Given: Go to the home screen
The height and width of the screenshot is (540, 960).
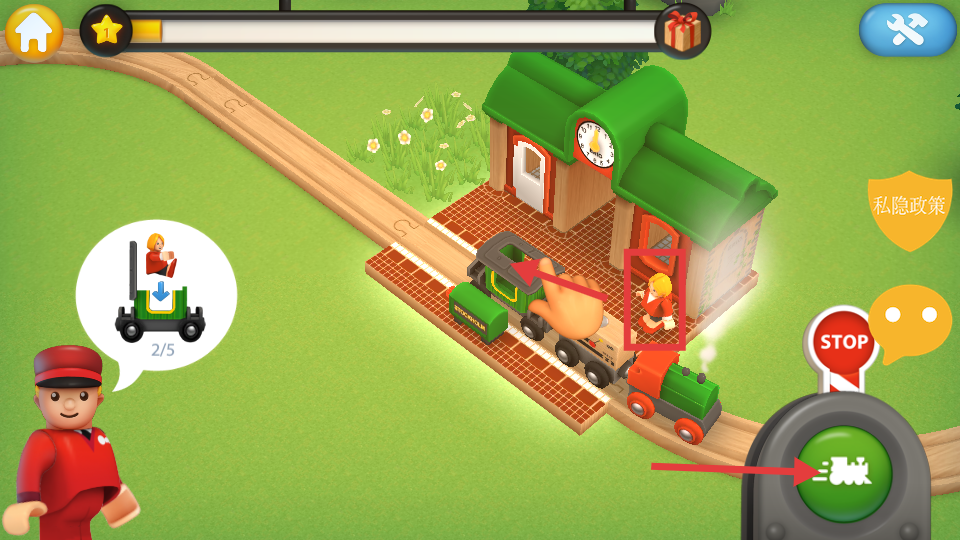Looking at the screenshot, I should point(34,32).
